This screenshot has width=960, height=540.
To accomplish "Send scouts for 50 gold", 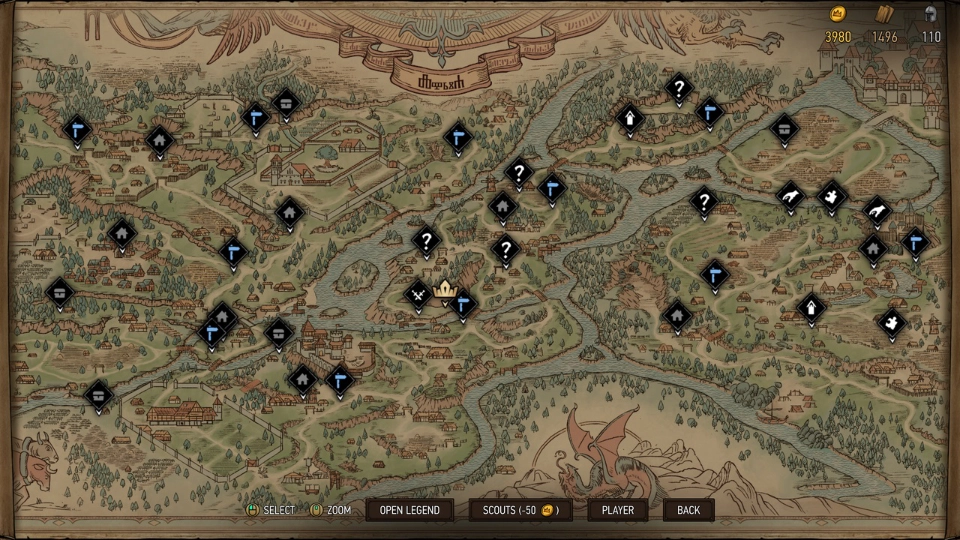I will coord(520,510).
